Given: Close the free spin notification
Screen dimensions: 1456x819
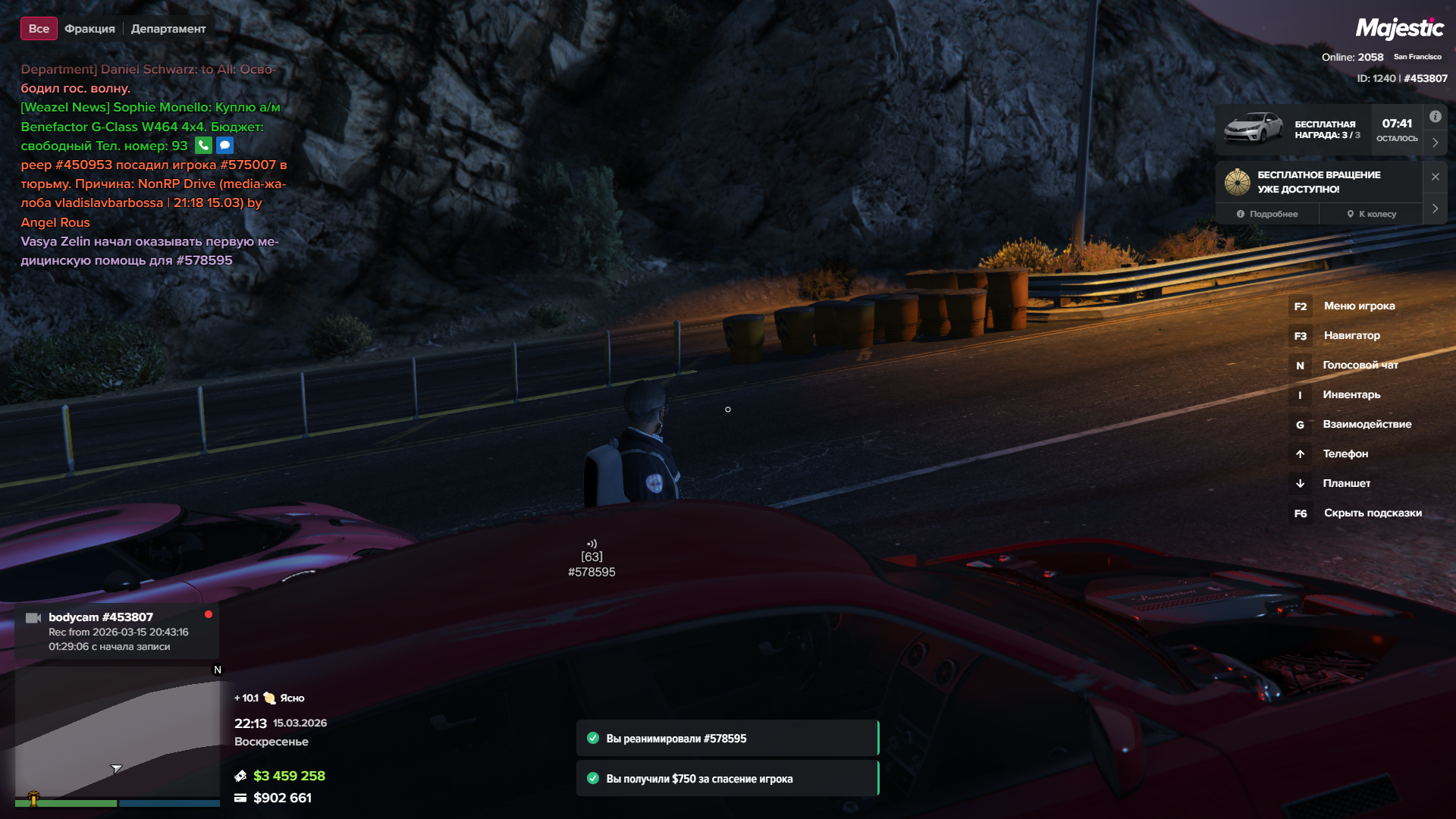Looking at the screenshot, I should 1435,177.
